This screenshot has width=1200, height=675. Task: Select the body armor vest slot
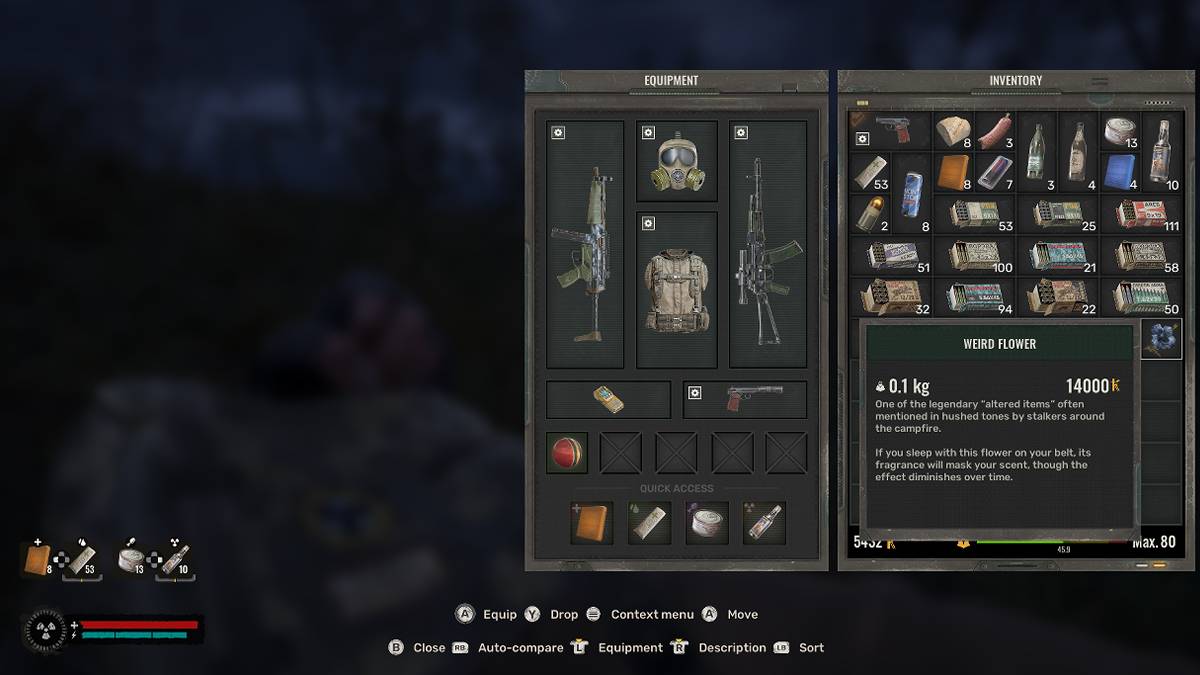tap(677, 290)
